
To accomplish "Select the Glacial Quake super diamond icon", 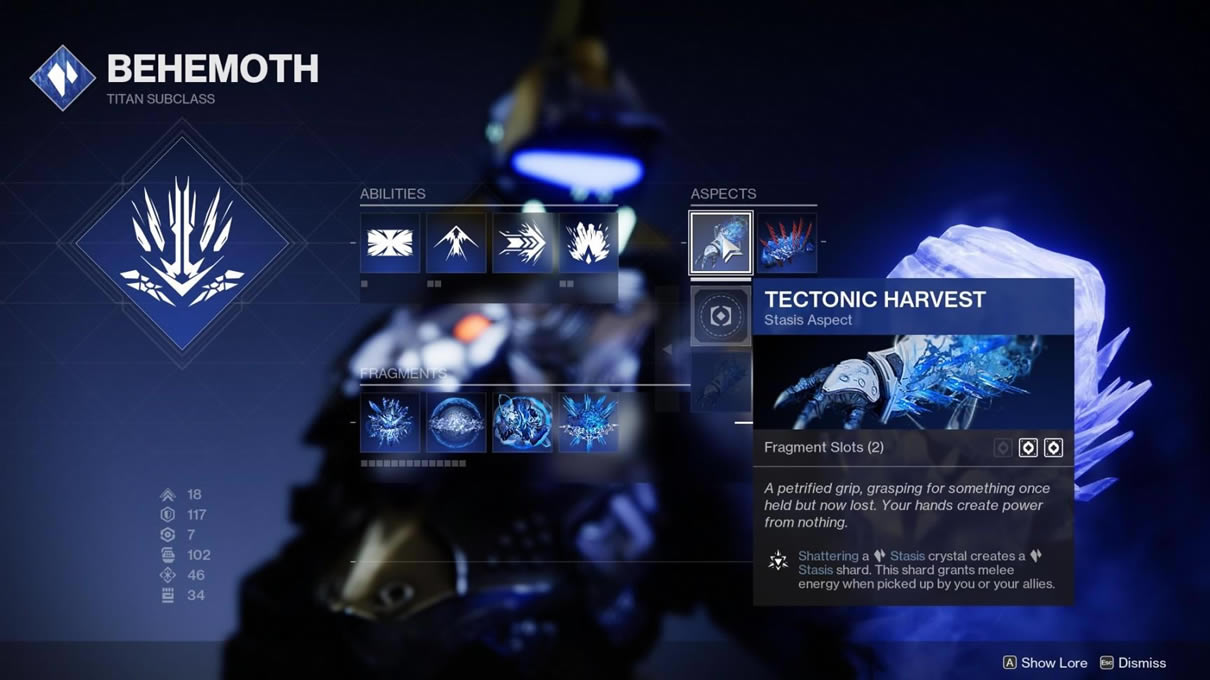I will pos(182,243).
